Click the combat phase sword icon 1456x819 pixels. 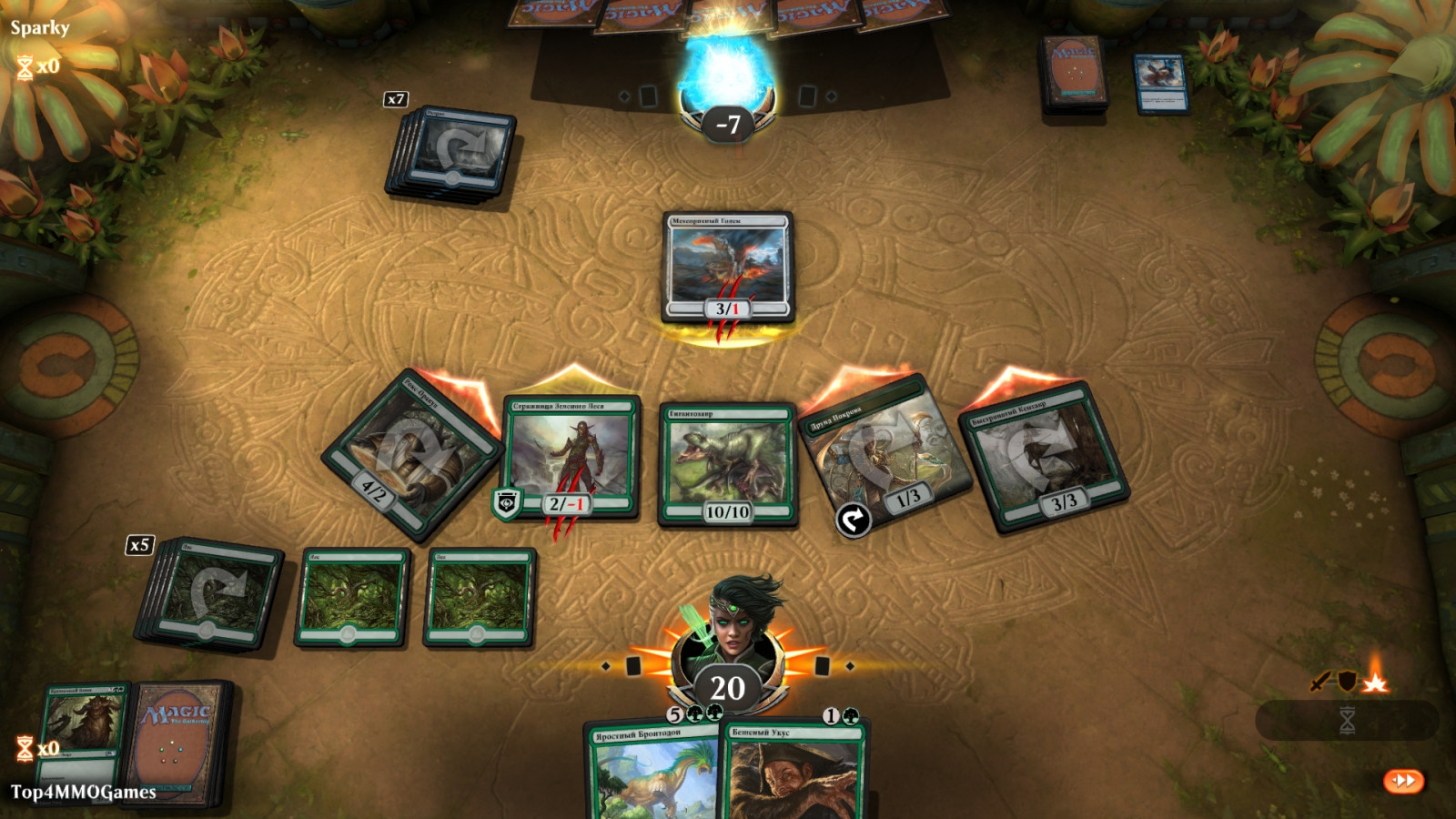(x=1319, y=682)
